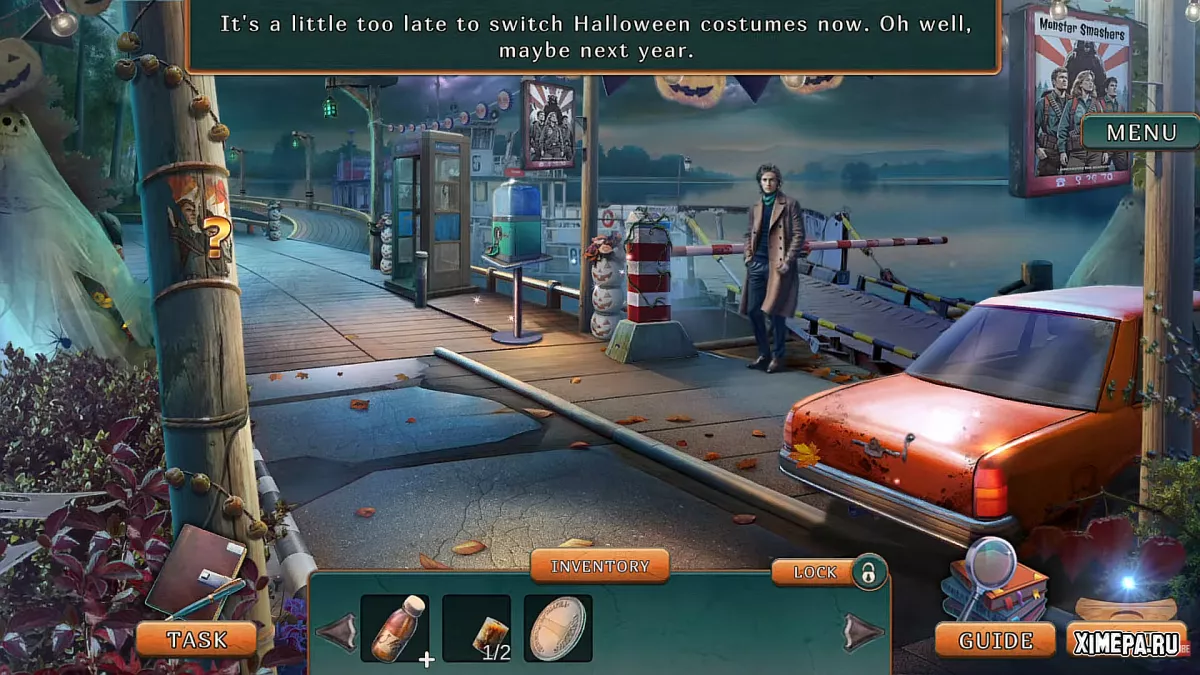
Task: Select the 1/2 fragment inventory item
Action: pos(477,628)
